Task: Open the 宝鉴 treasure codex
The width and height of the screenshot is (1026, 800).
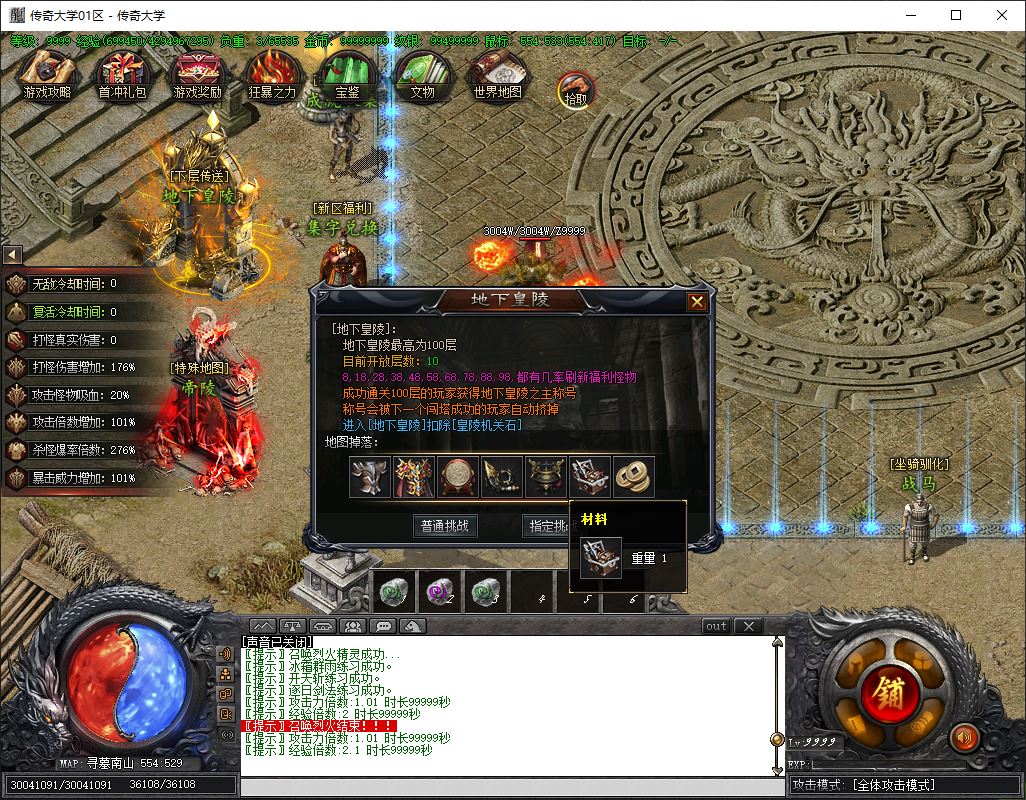Action: click(x=347, y=76)
